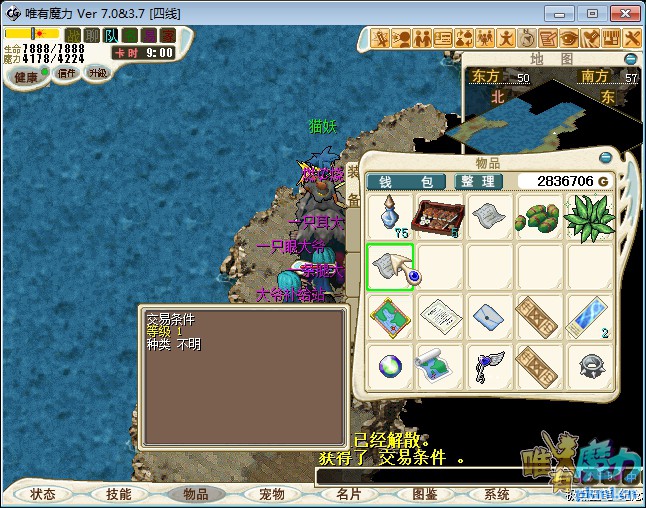Select the blue potion flask slot
646x508 pixels.
pyautogui.click(x=389, y=216)
